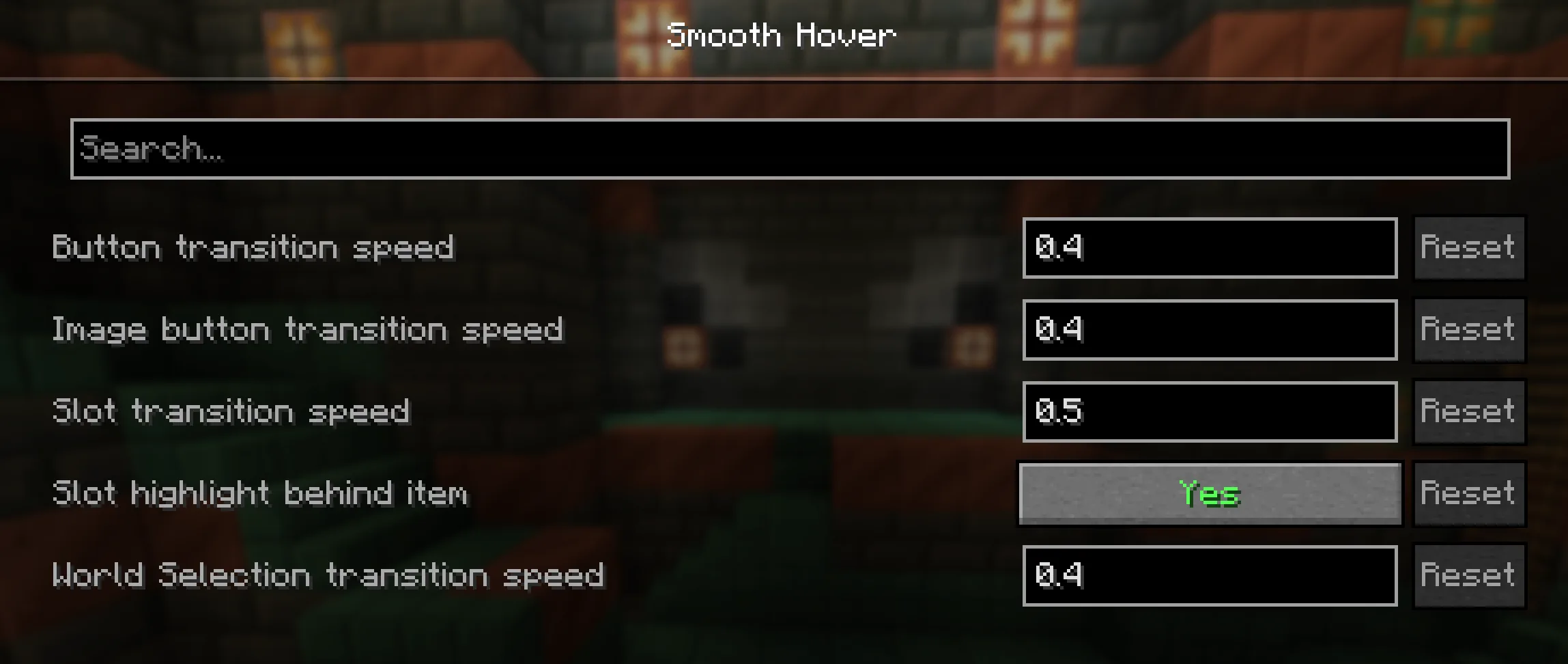Reset the Slot transition speed setting

coord(1468,411)
